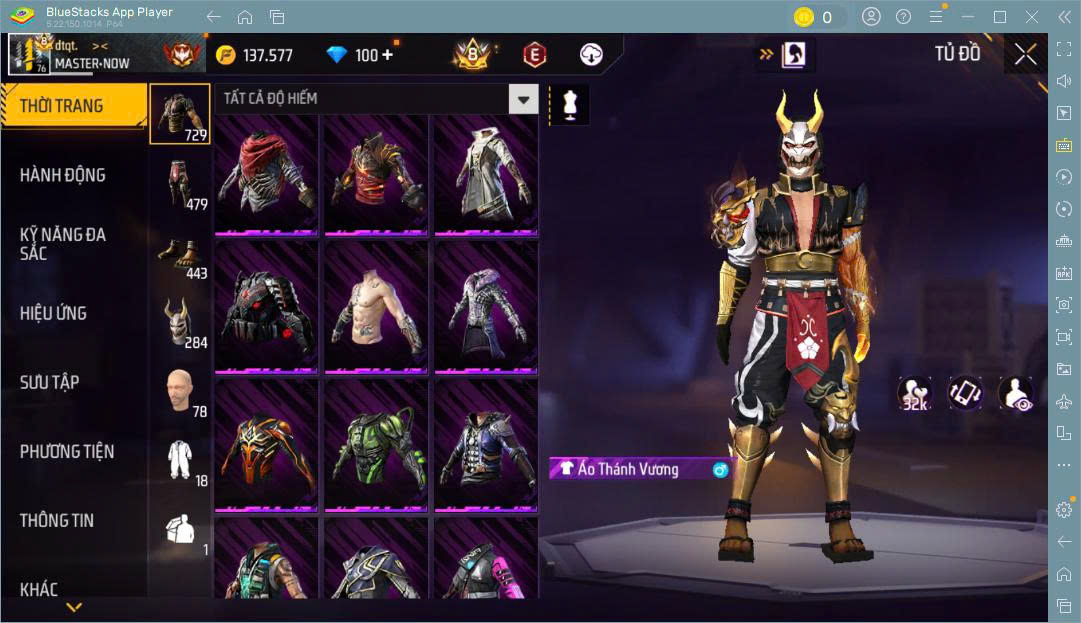
Task: Open the head subcategory with 78 items
Action: [x=181, y=392]
